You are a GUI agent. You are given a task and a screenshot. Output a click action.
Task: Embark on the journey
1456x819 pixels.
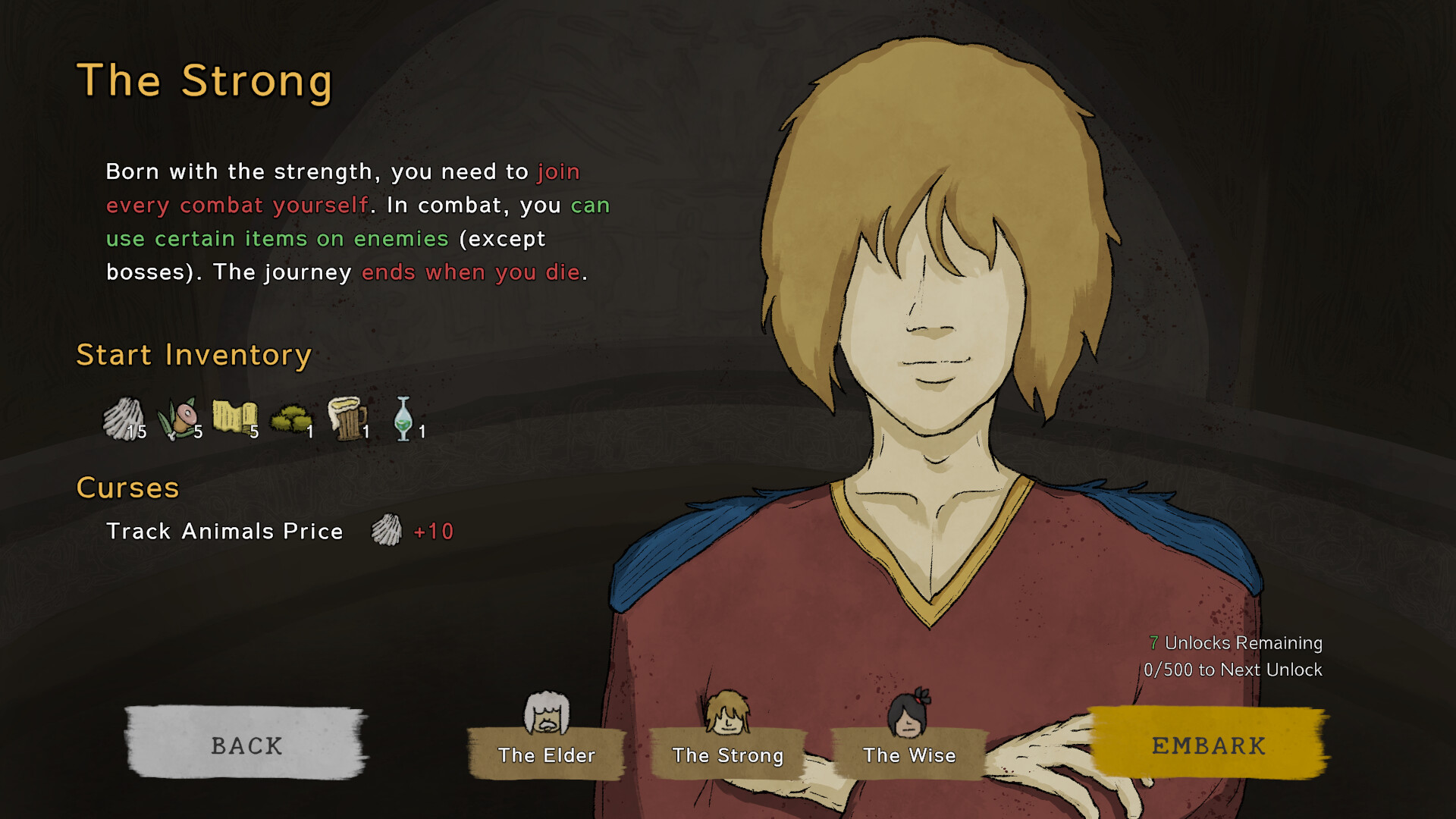(1208, 745)
